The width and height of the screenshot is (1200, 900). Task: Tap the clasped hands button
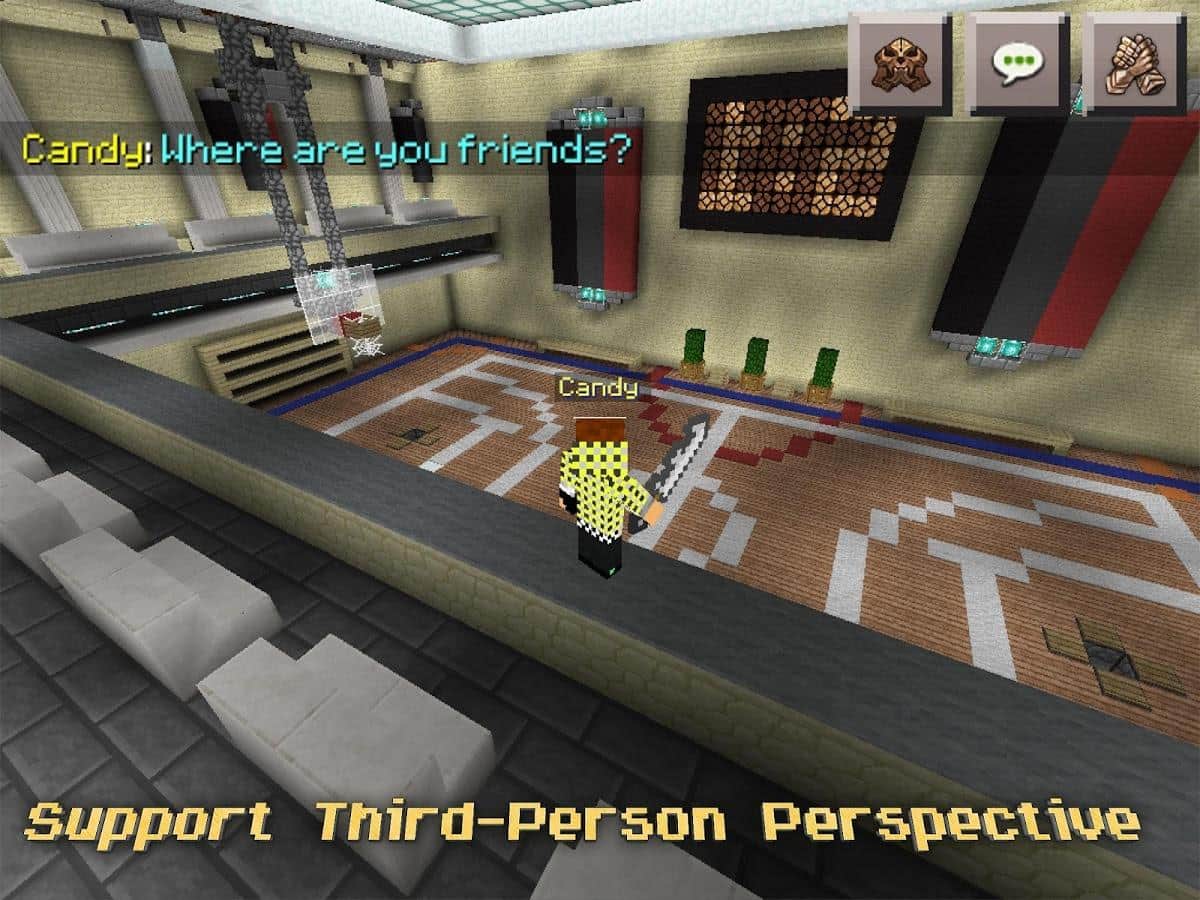(1135, 63)
